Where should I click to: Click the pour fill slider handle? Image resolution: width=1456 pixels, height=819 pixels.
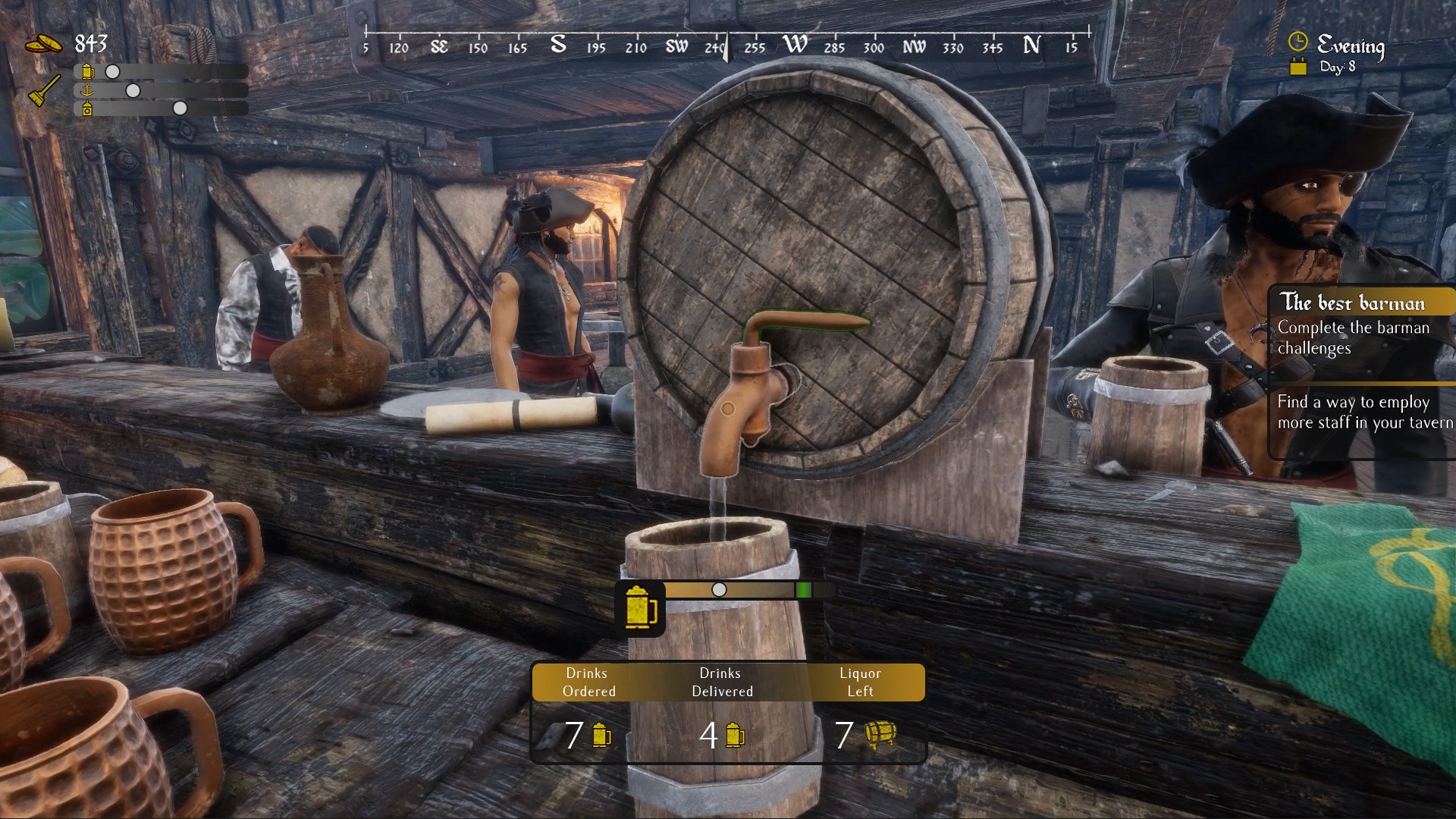click(719, 590)
